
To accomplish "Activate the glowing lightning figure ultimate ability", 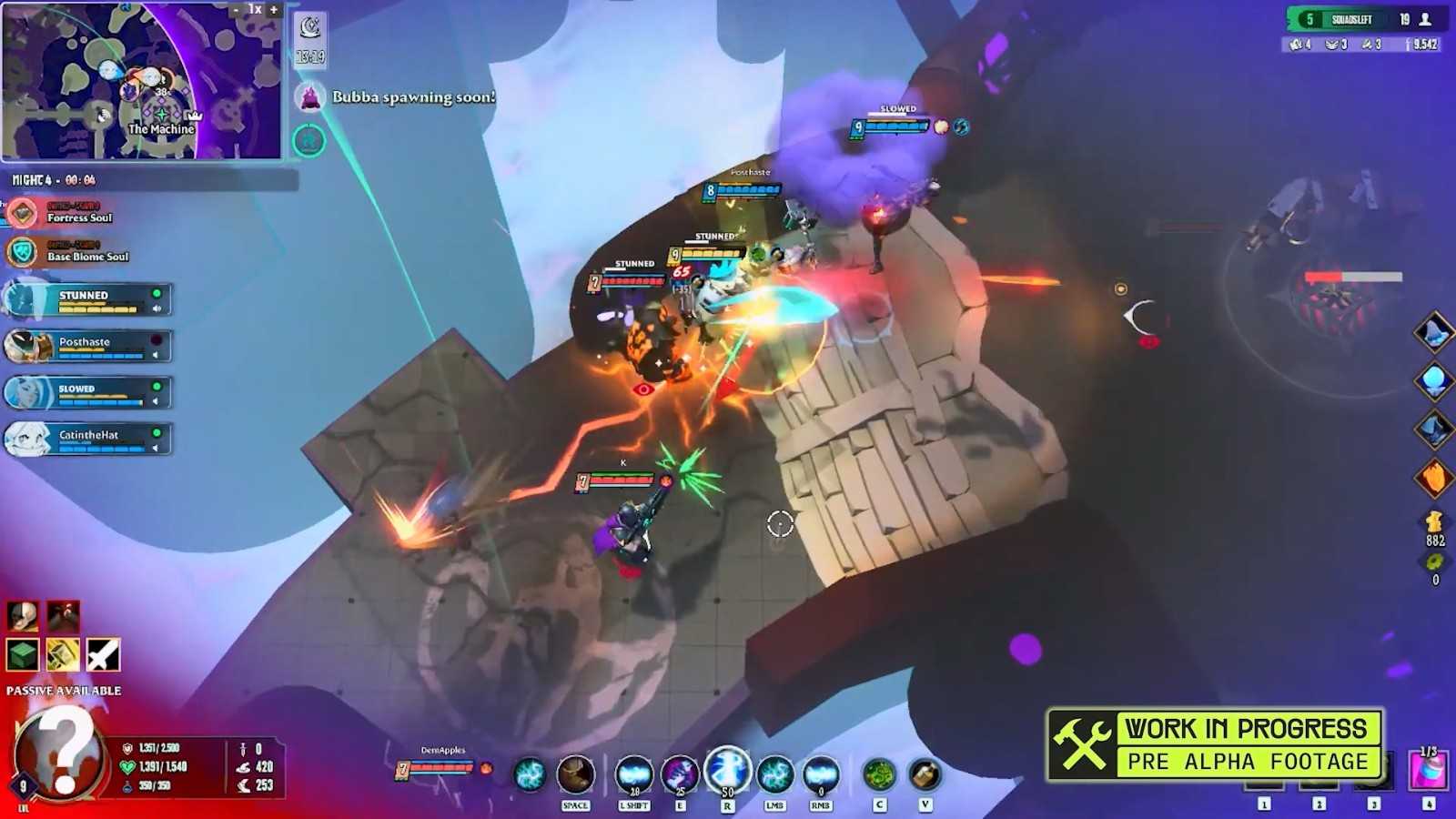I will [727, 771].
